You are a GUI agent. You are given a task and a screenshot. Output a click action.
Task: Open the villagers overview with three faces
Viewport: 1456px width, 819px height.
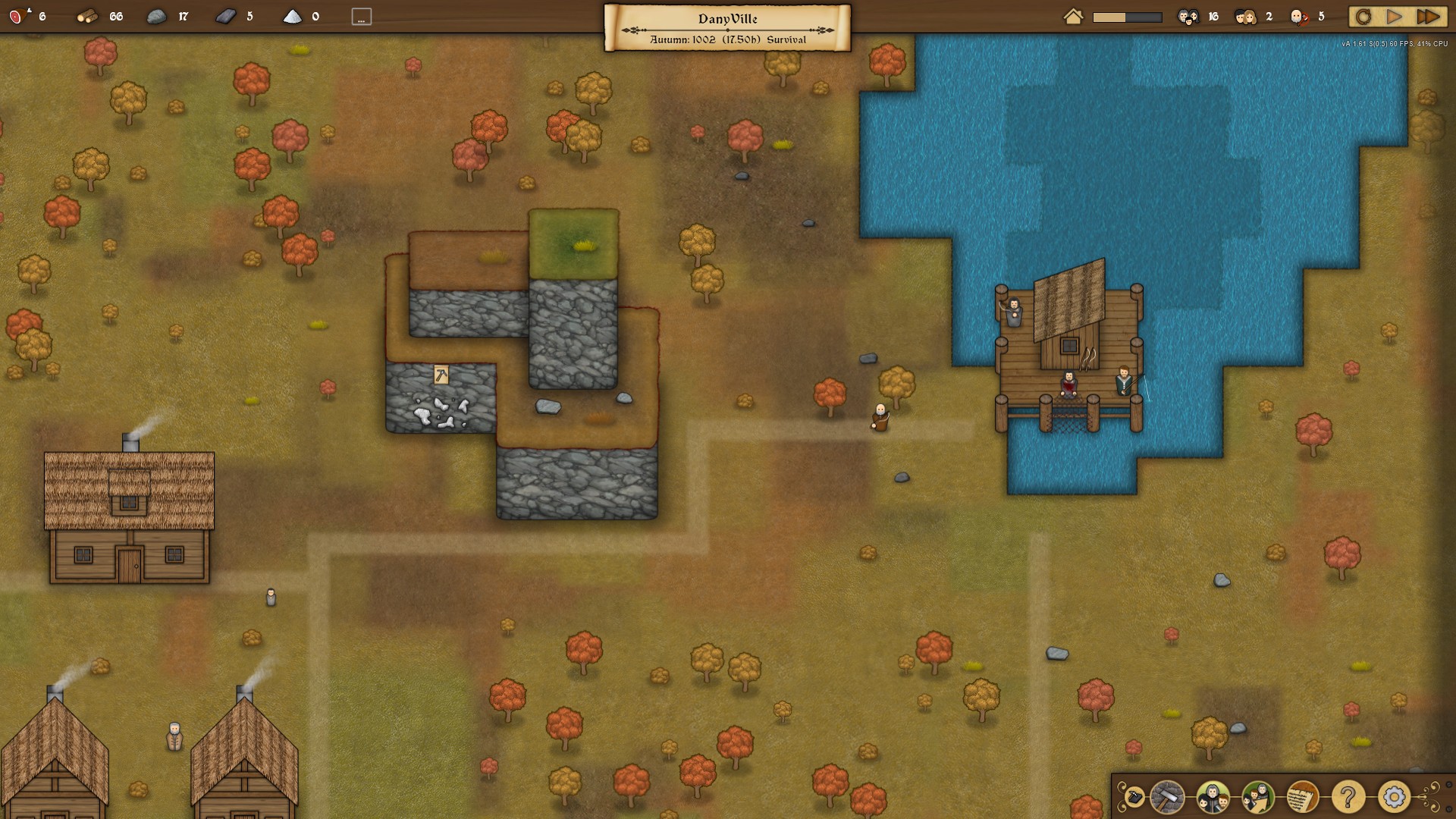click(1213, 797)
